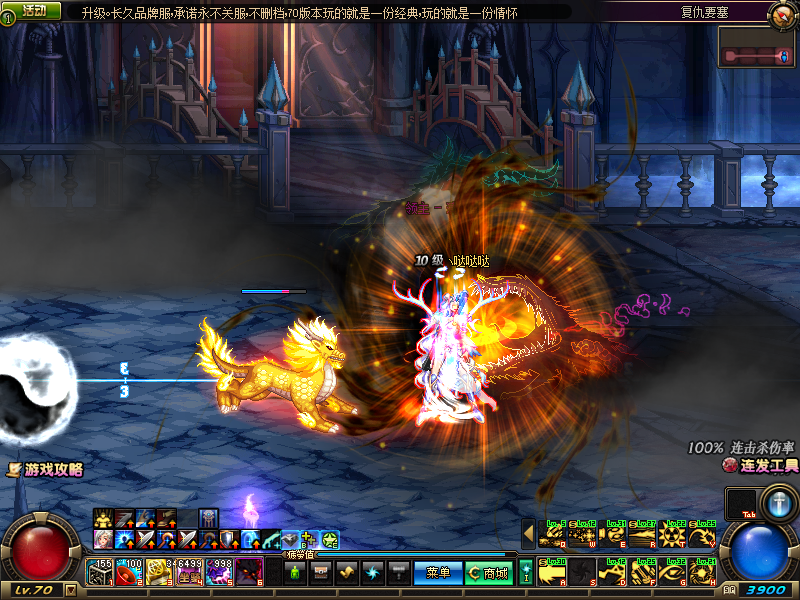Activate the Lv.30 skill on key A

click(x=553, y=570)
